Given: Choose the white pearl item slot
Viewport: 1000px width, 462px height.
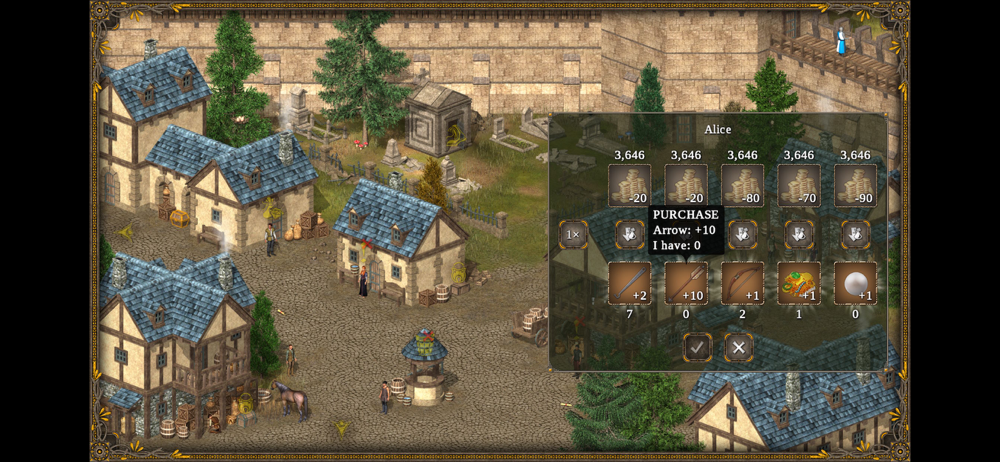Looking at the screenshot, I should (855, 283).
